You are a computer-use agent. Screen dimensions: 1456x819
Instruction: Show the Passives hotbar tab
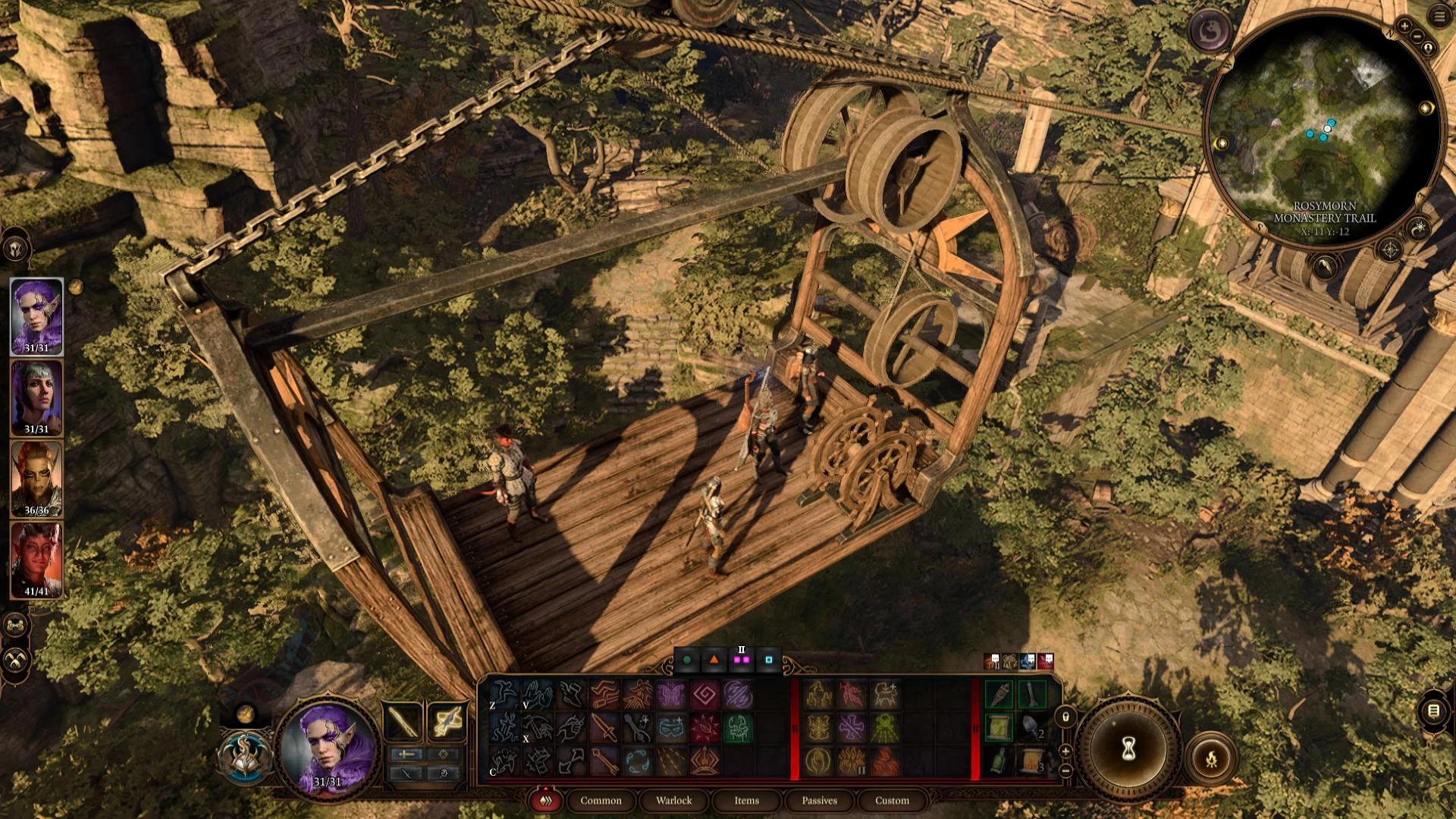coord(819,801)
